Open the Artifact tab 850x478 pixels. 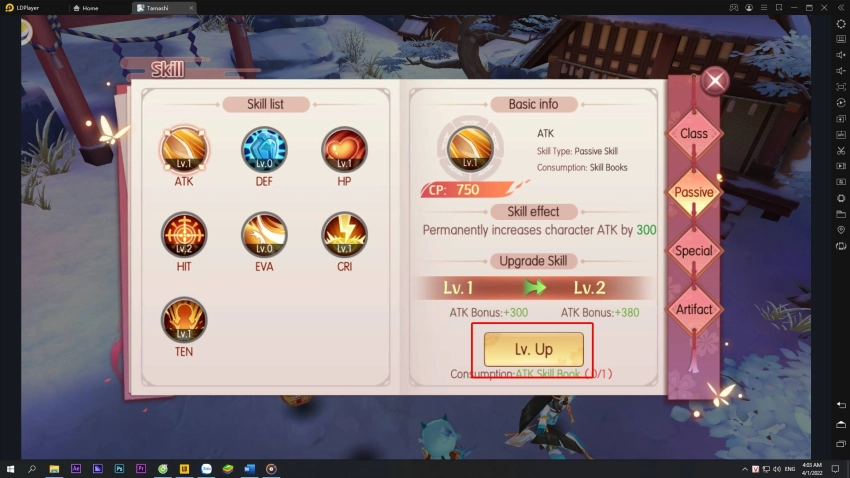694,309
